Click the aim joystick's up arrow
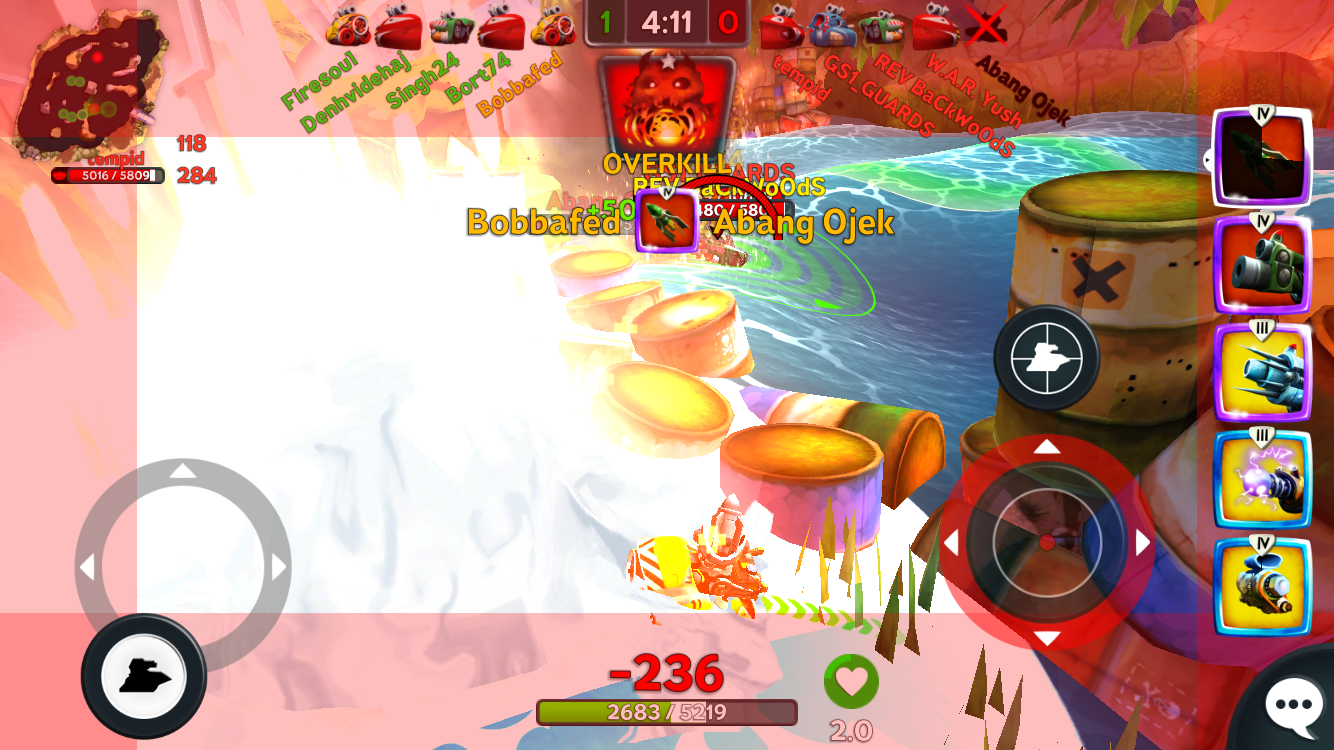 (1047, 447)
